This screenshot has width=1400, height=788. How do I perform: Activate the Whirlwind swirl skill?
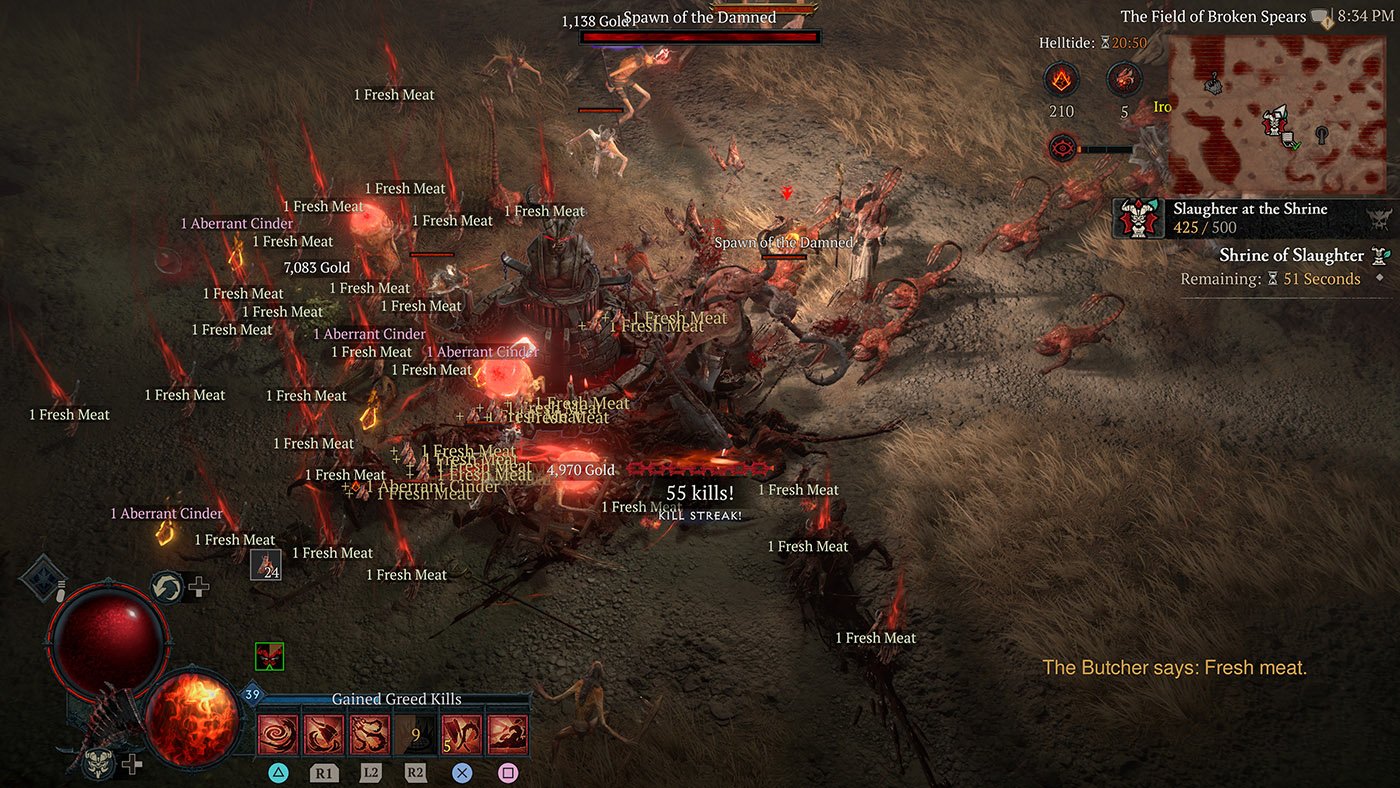click(x=277, y=736)
